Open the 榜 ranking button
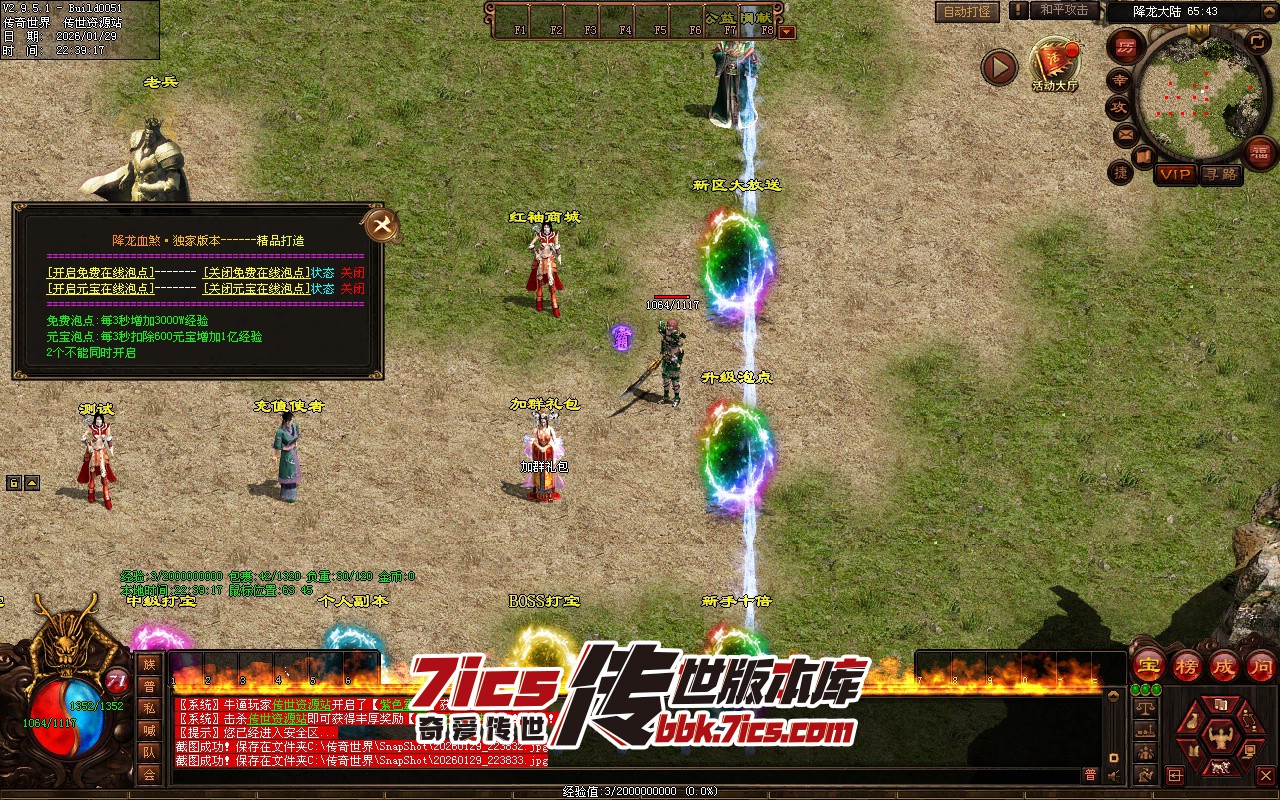Image resolution: width=1280 pixels, height=800 pixels. pyautogui.click(x=1187, y=666)
